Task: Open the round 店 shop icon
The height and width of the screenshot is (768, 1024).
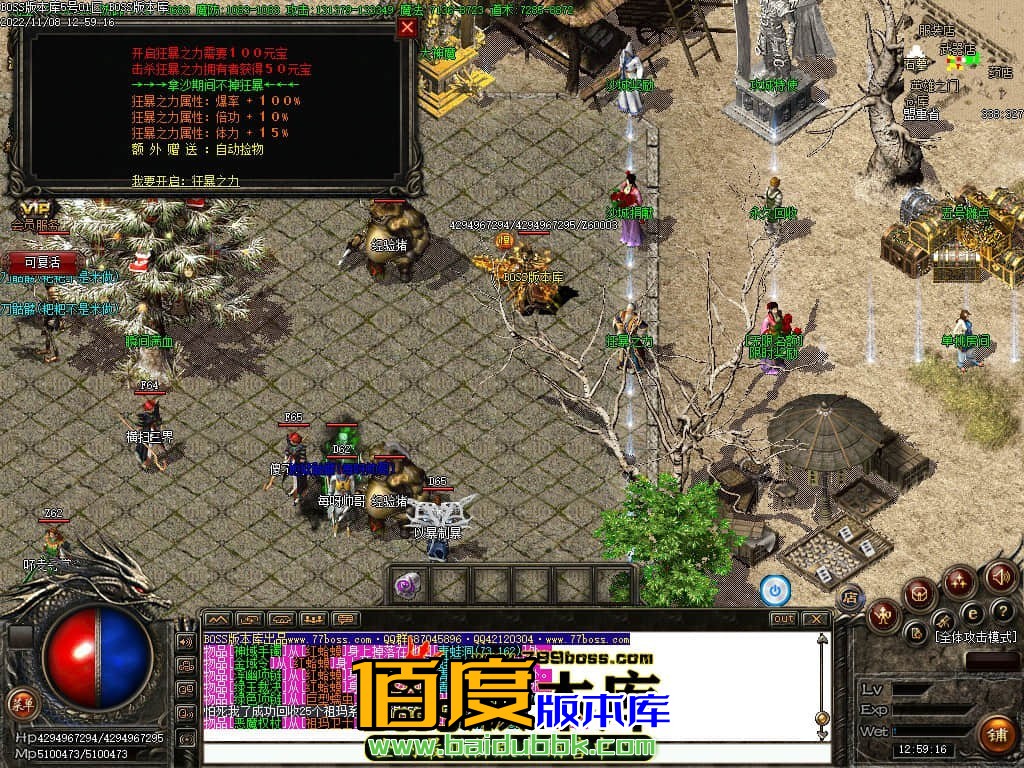Action: point(850,598)
